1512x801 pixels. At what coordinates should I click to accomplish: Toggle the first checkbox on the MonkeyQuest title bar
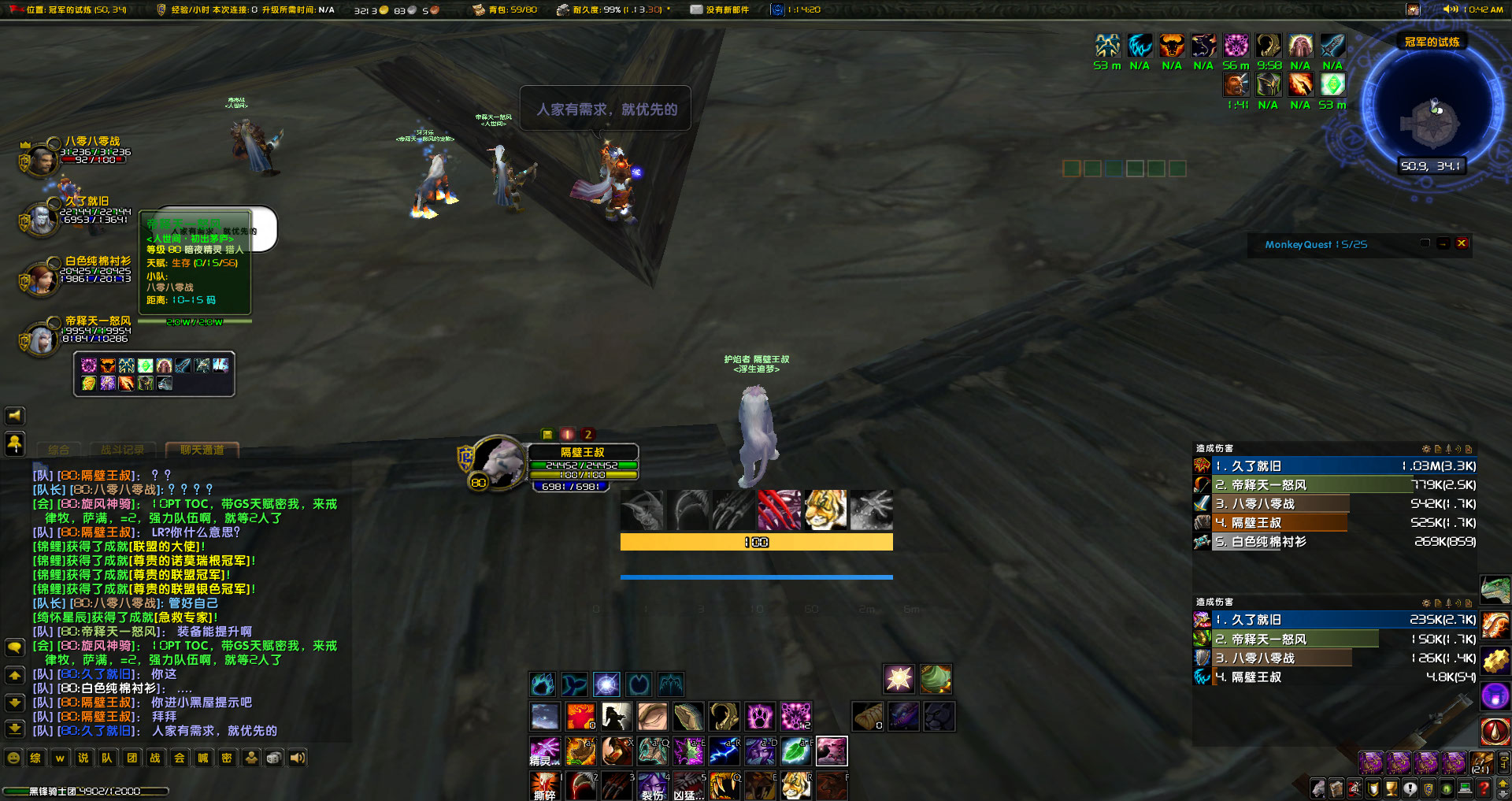tap(1424, 244)
